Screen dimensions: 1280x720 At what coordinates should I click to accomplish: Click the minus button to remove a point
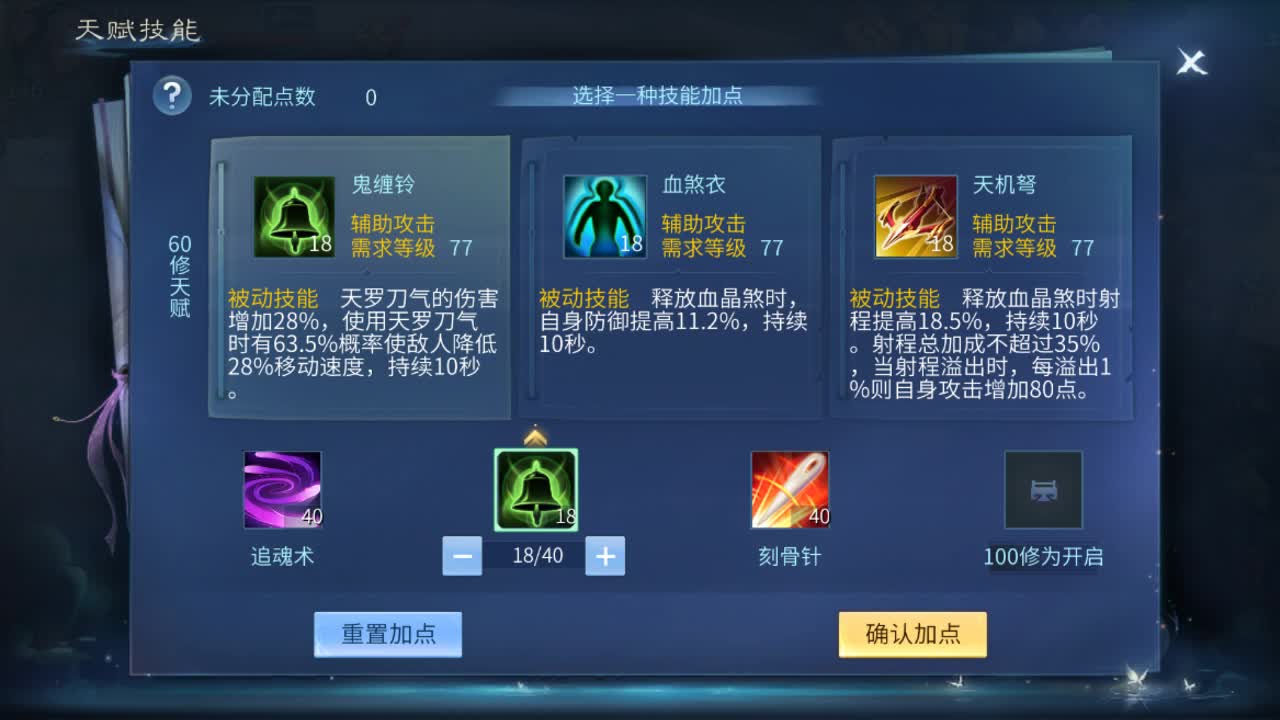461,556
